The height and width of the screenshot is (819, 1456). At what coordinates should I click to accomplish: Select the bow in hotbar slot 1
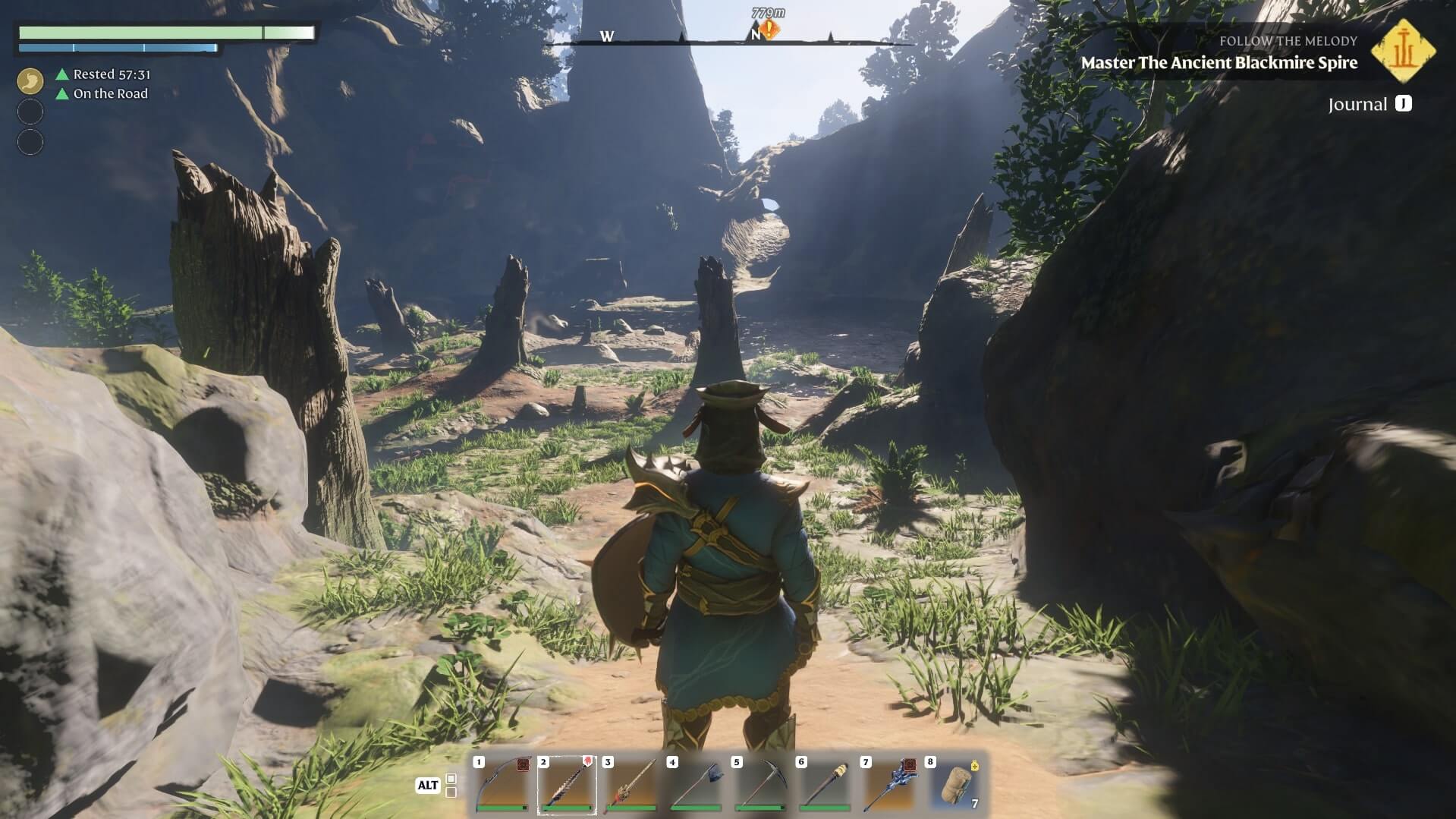click(x=502, y=786)
